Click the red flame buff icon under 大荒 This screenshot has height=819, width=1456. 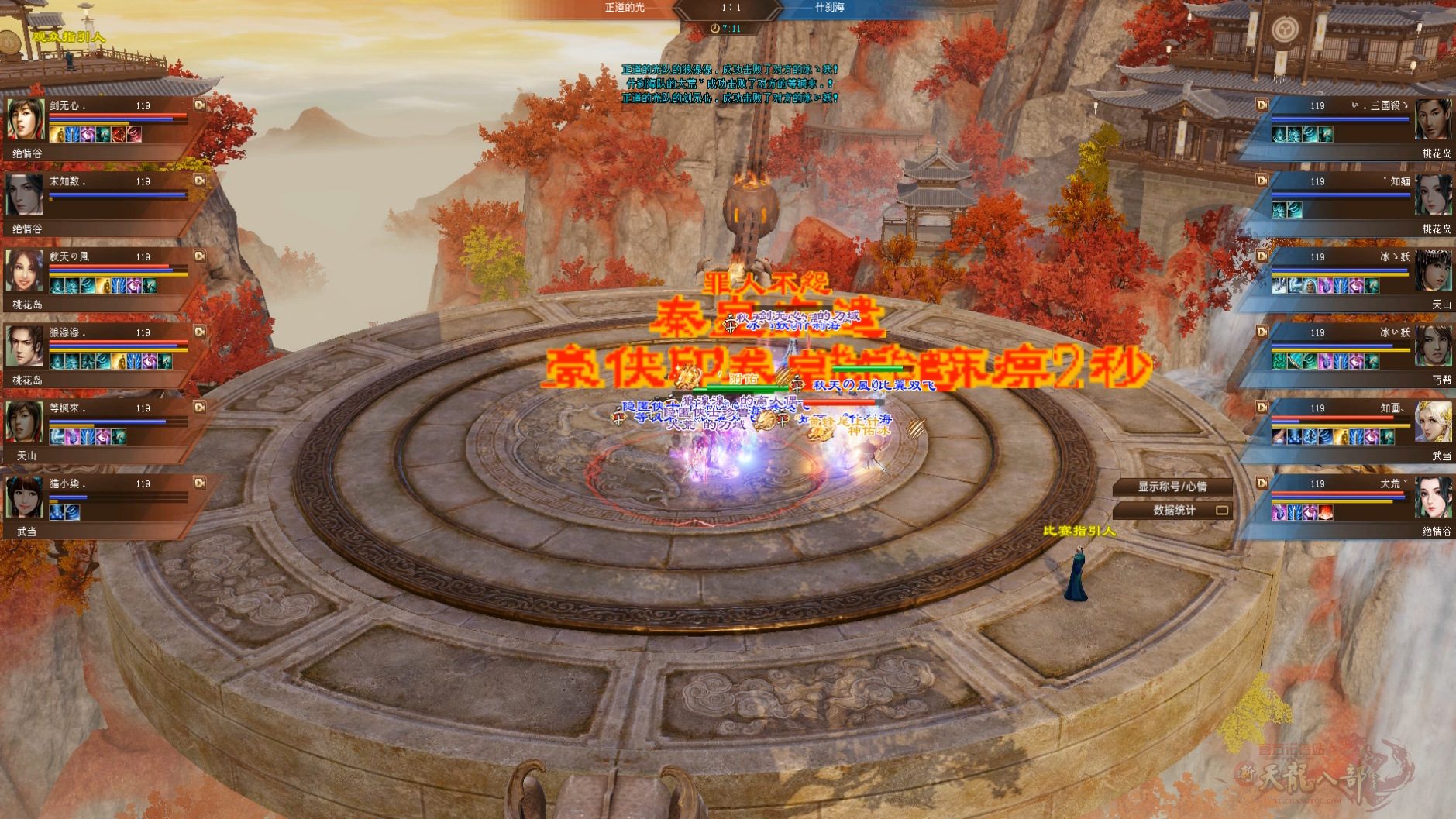1325,513
